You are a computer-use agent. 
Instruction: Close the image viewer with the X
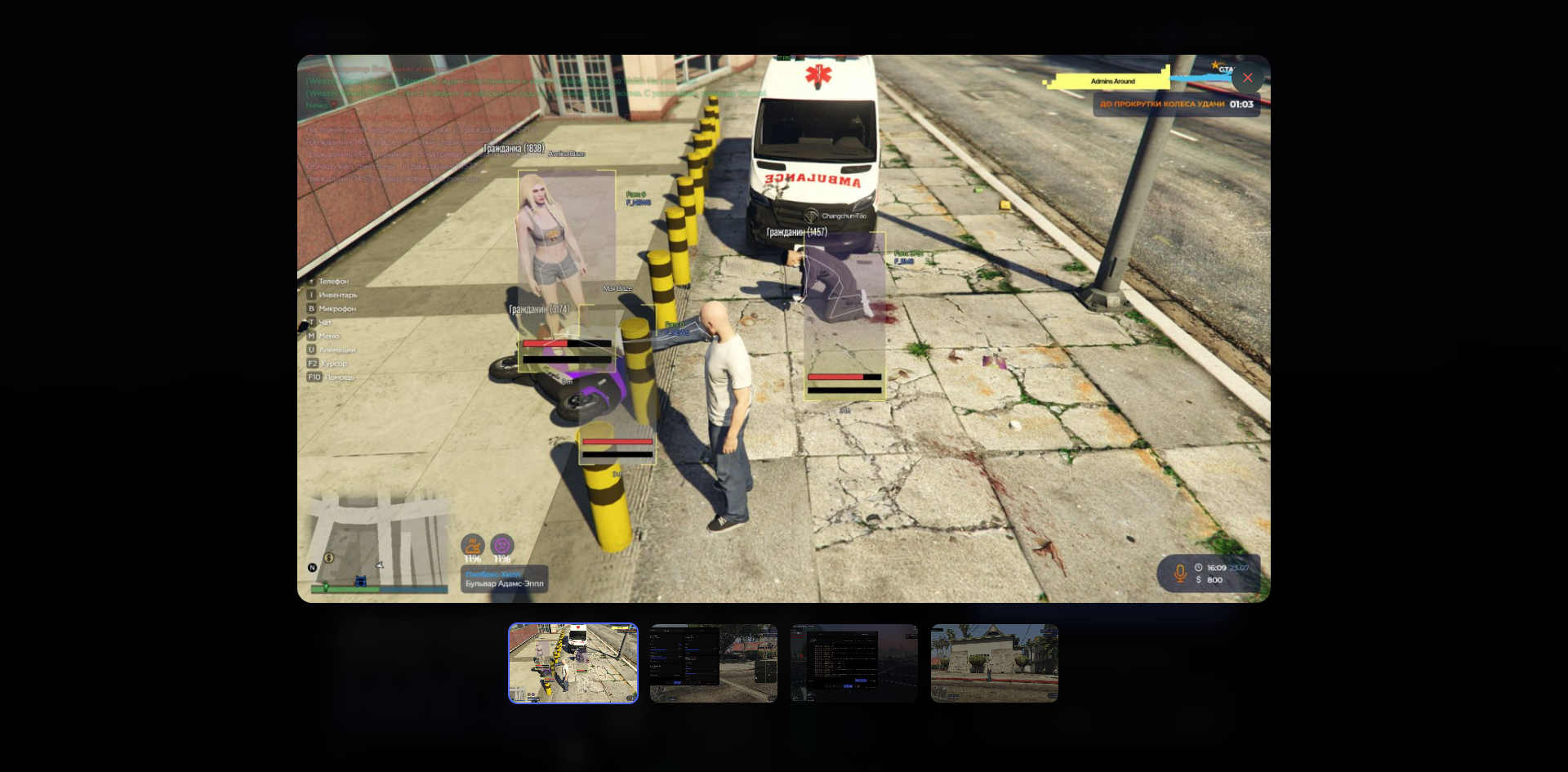(1247, 78)
